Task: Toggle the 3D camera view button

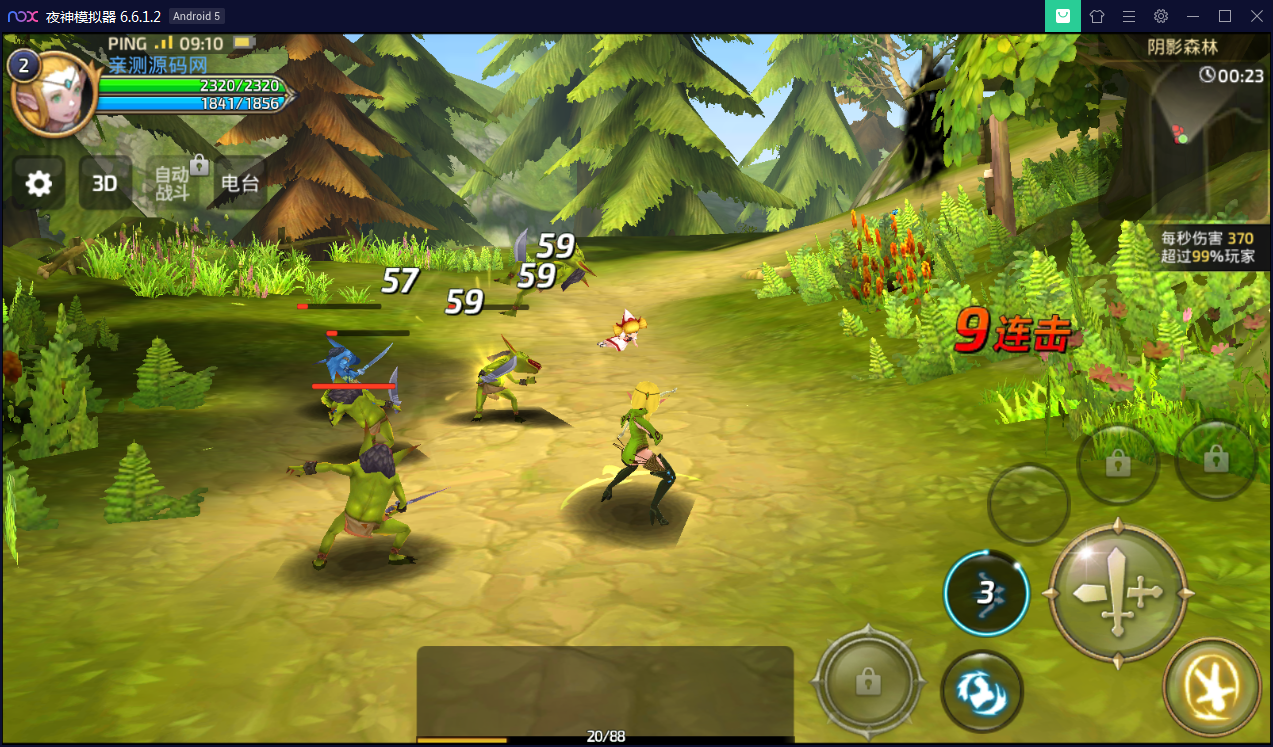Action: (x=105, y=183)
